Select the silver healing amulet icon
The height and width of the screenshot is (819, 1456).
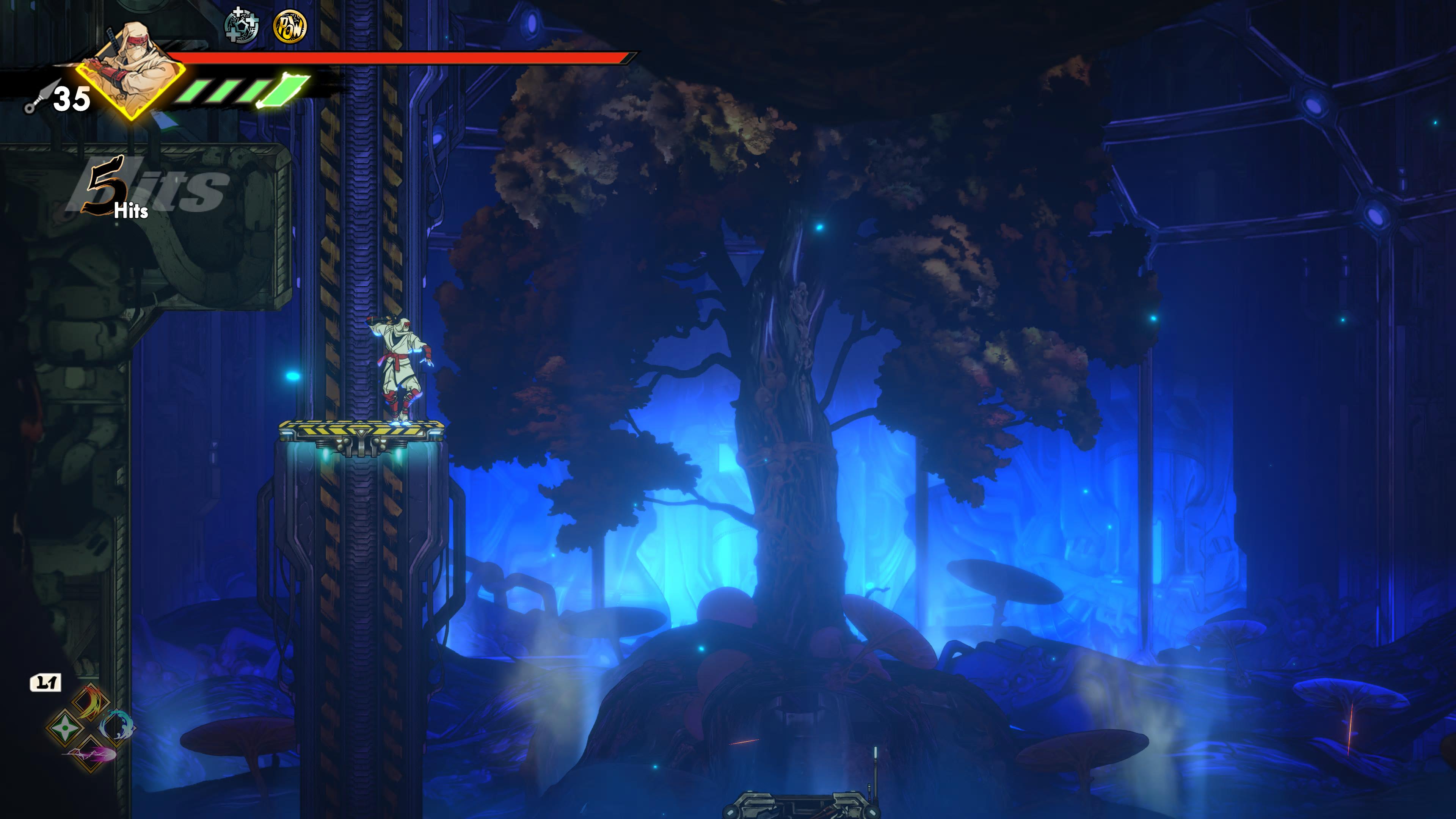tap(242, 26)
